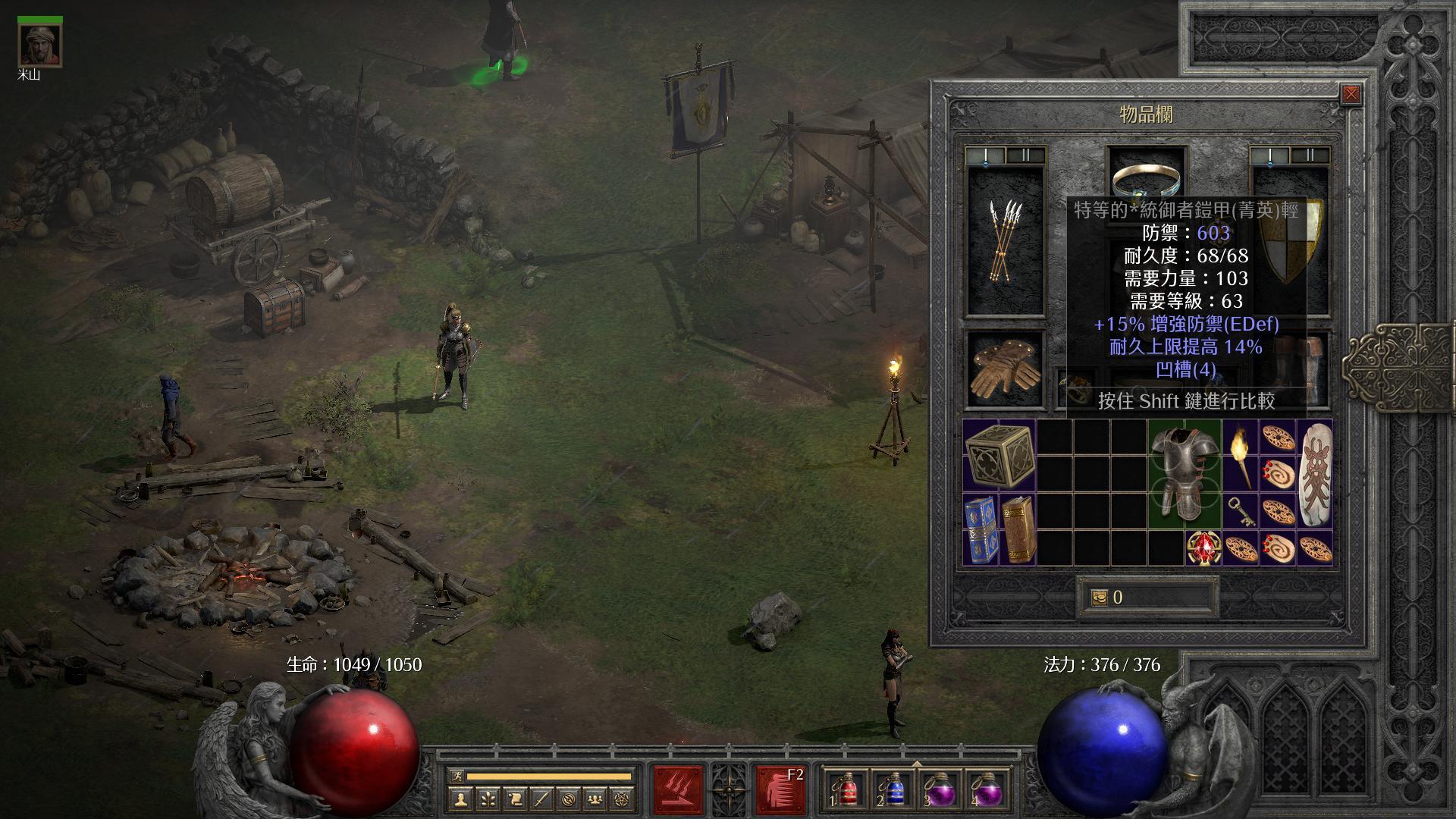Image resolution: width=1456 pixels, height=819 pixels.
Task: Toggle the run/walk button beside the stamina bar
Action: click(457, 776)
